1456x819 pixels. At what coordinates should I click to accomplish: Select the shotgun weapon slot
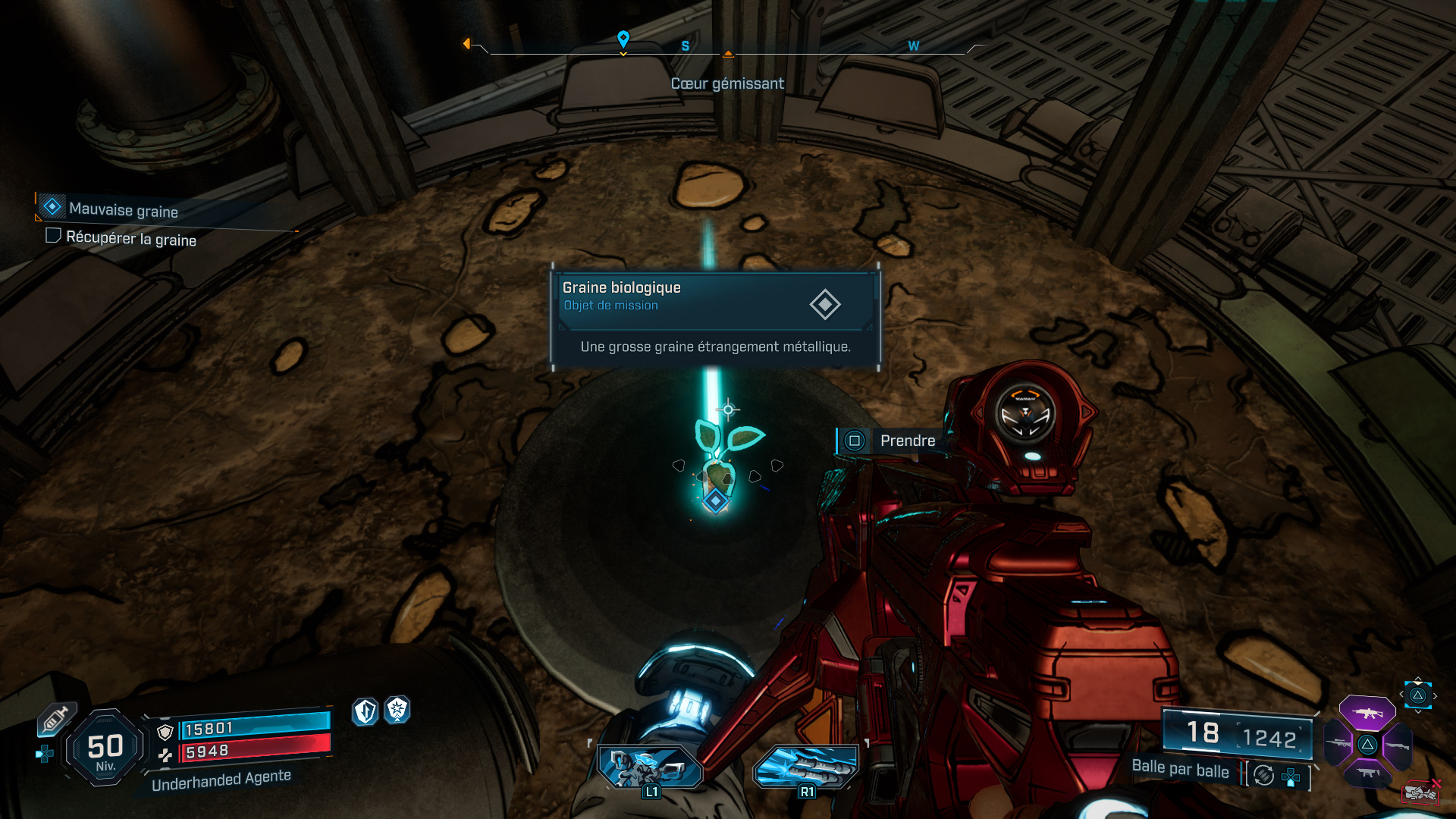point(1398,746)
